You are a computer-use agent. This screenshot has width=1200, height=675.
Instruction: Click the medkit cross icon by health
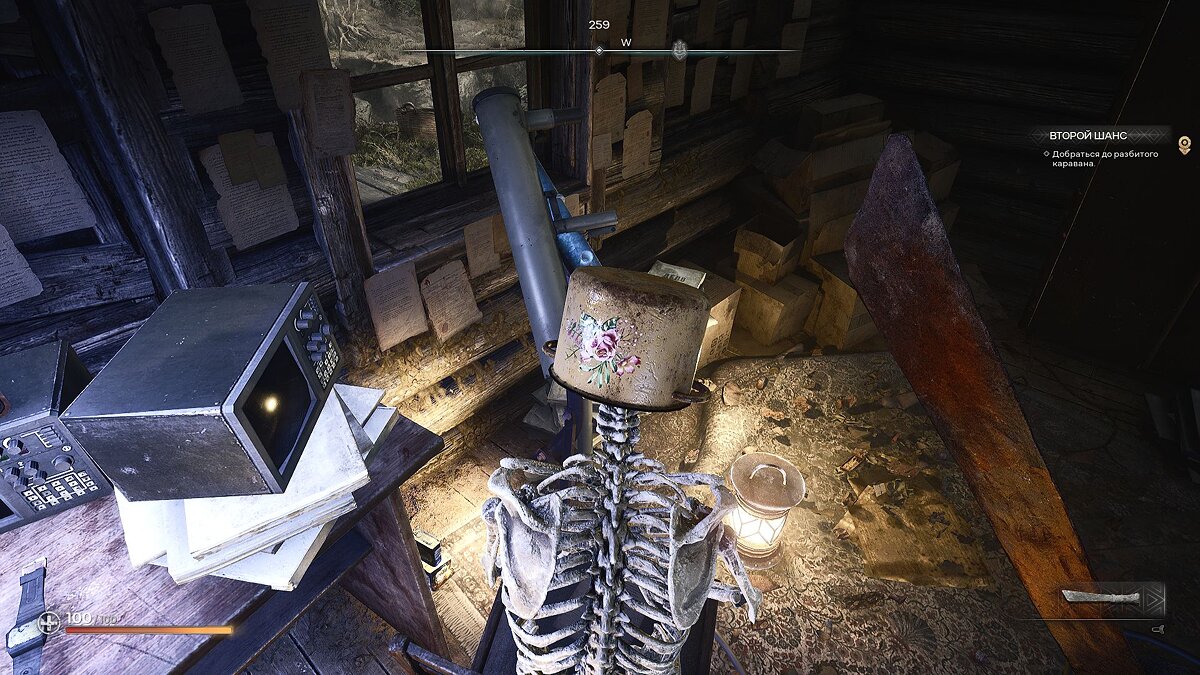[49, 622]
